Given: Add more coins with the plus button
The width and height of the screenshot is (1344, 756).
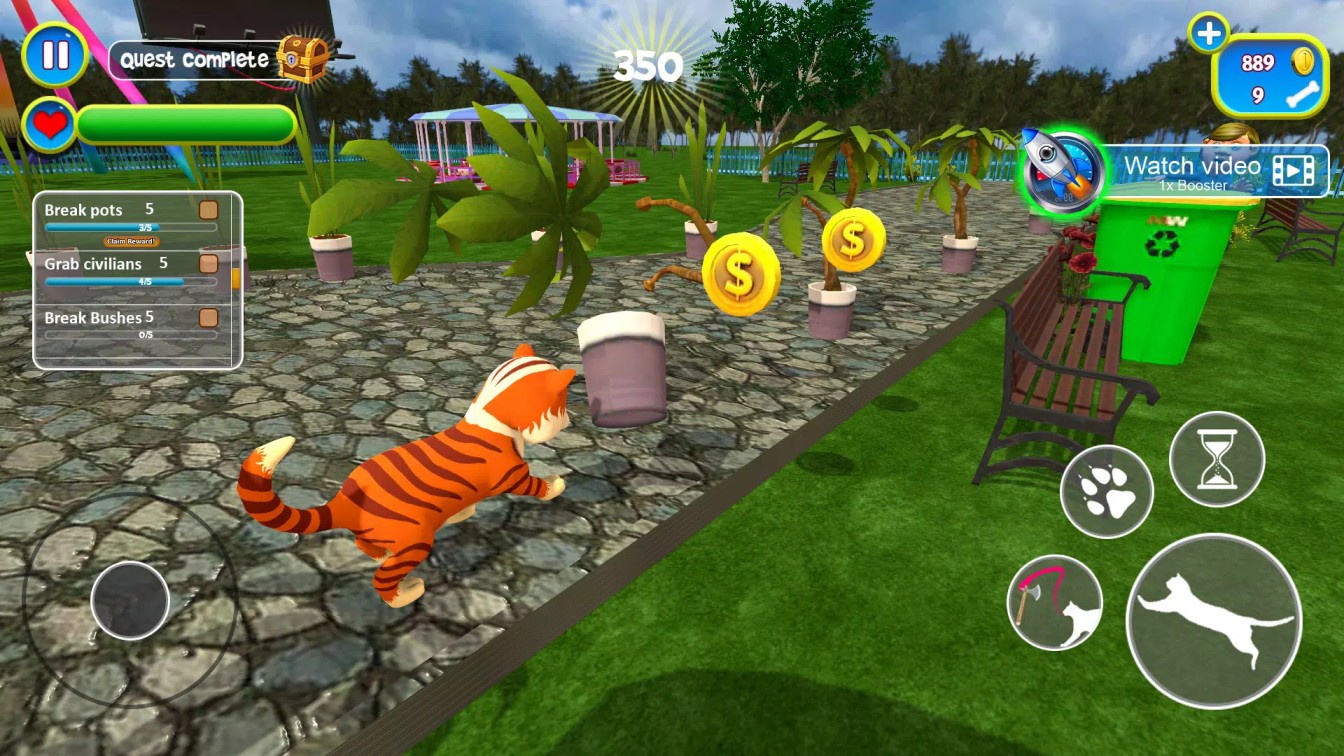Looking at the screenshot, I should [1208, 34].
